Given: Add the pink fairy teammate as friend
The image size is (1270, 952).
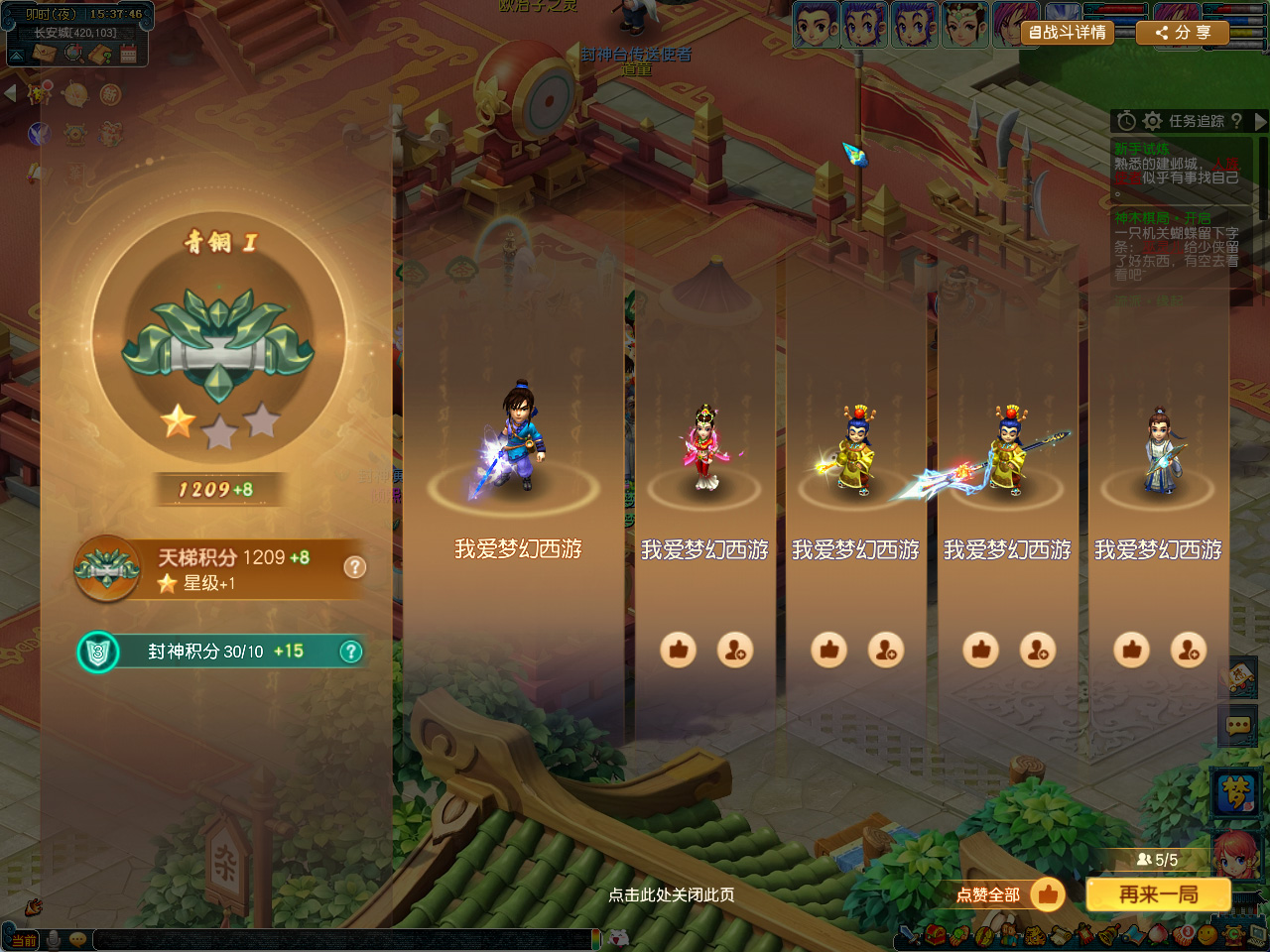Looking at the screenshot, I should pos(735,650).
